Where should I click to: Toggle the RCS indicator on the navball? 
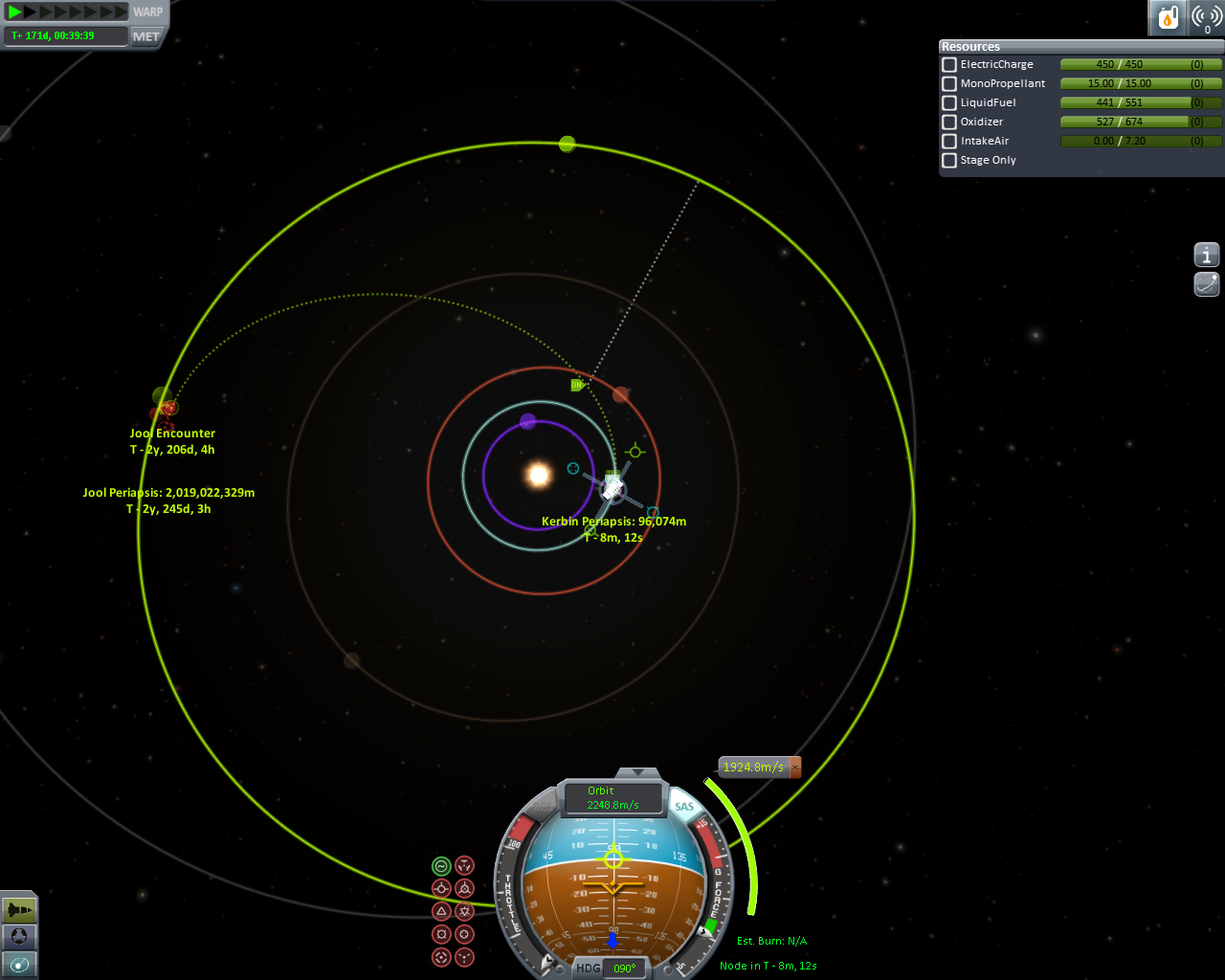click(x=541, y=807)
